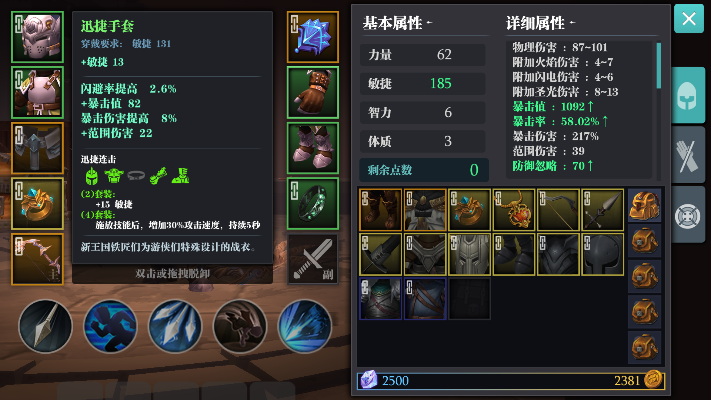Expand the basic attributes header
711x400 pixels.
coord(398,23)
